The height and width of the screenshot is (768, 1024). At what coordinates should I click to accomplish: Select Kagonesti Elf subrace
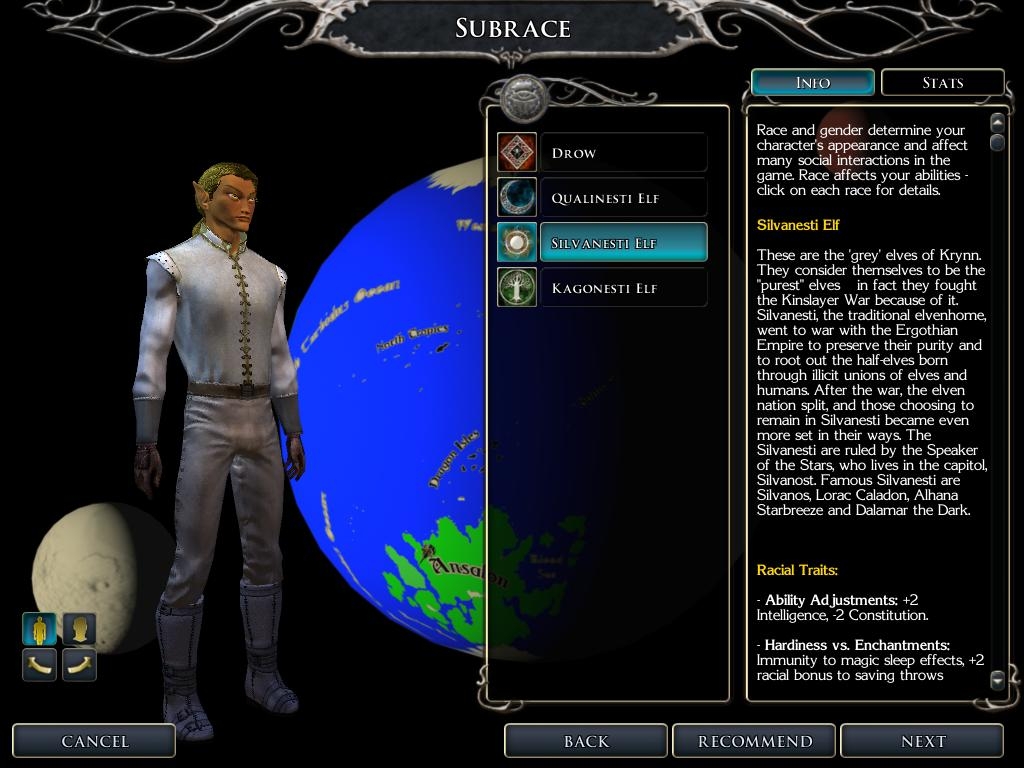coord(622,288)
